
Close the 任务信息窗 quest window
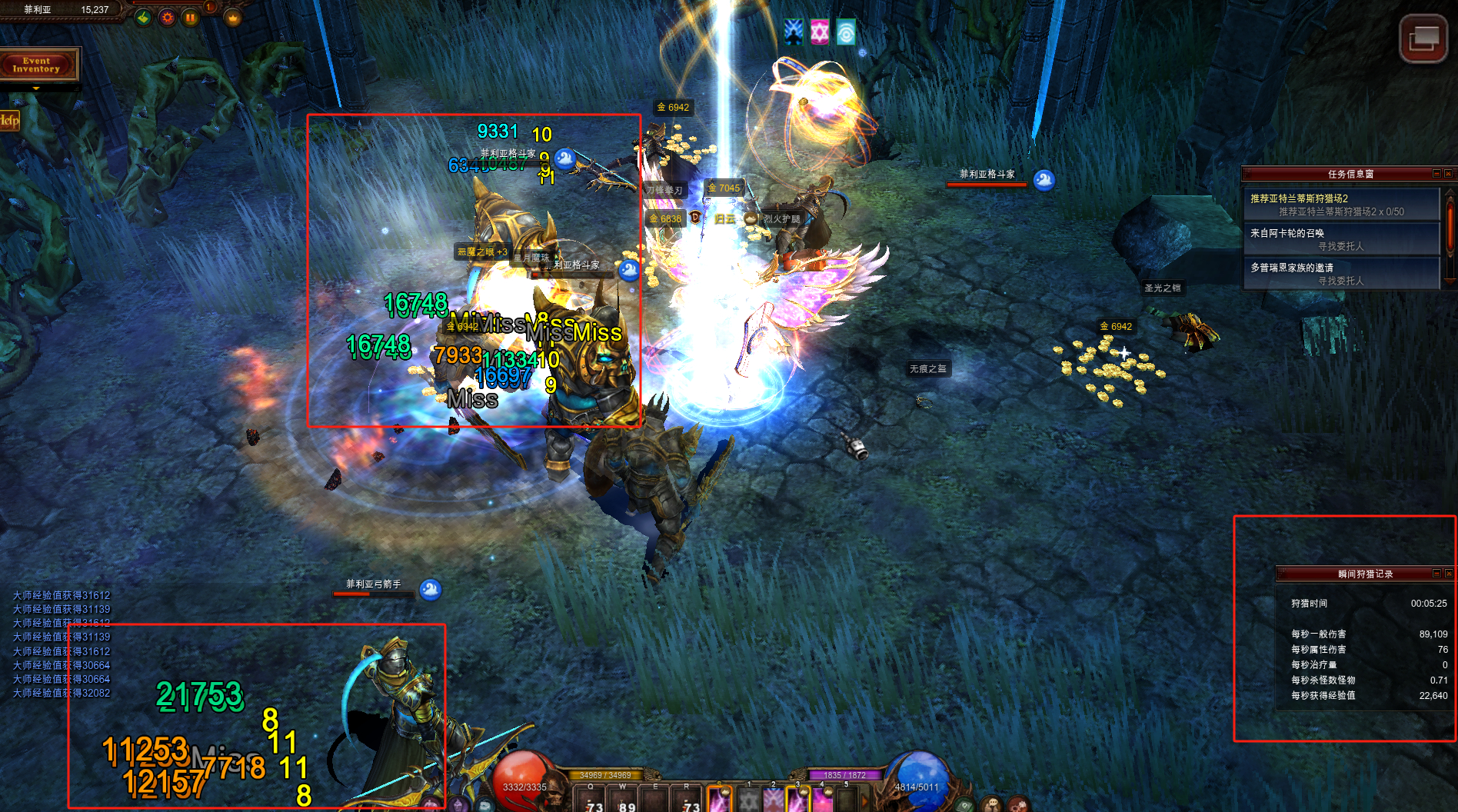pos(1448,174)
